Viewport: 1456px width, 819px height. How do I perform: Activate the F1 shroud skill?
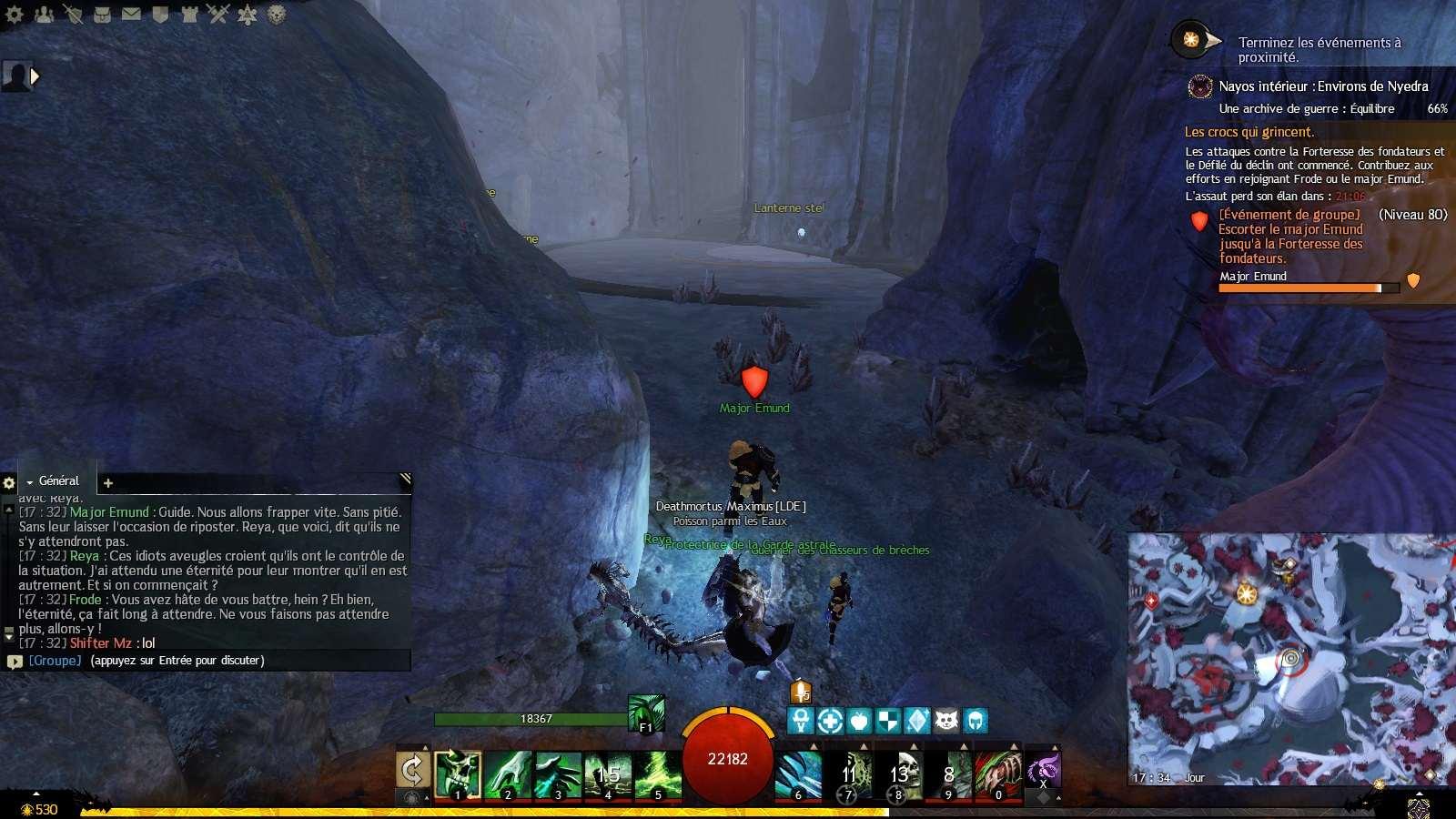click(646, 713)
